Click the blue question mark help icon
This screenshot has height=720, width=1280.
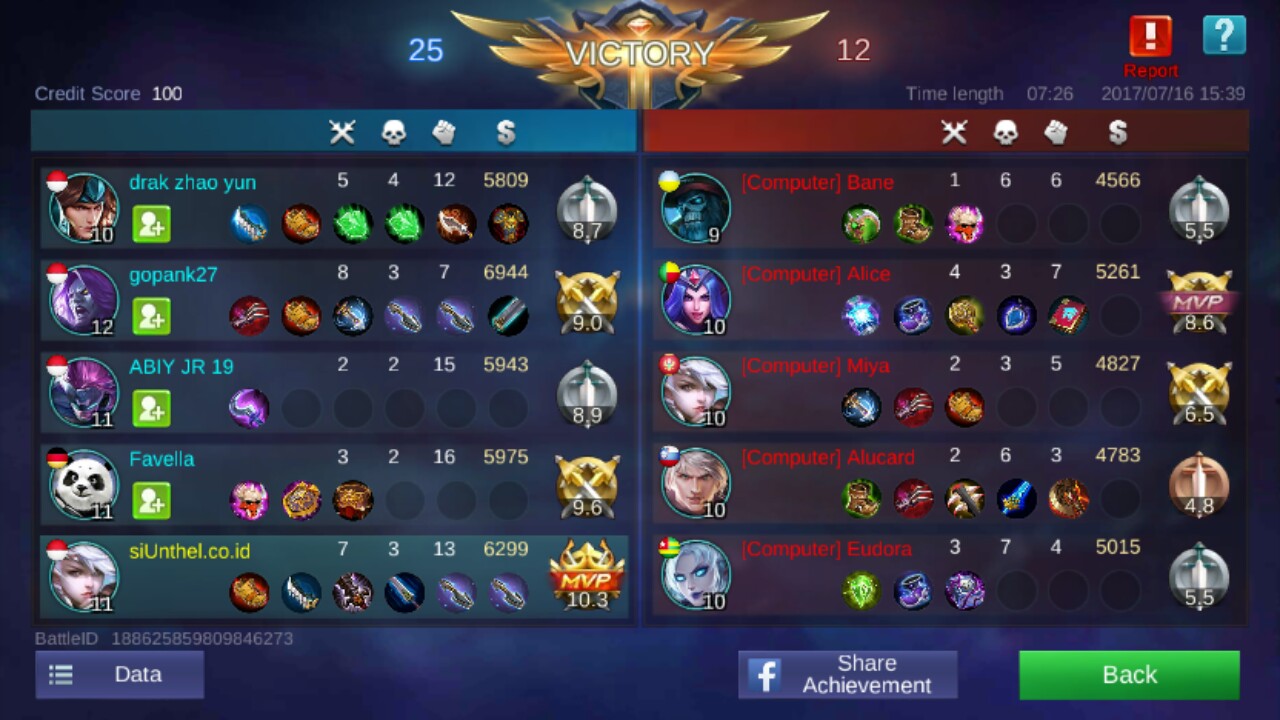pos(1224,35)
